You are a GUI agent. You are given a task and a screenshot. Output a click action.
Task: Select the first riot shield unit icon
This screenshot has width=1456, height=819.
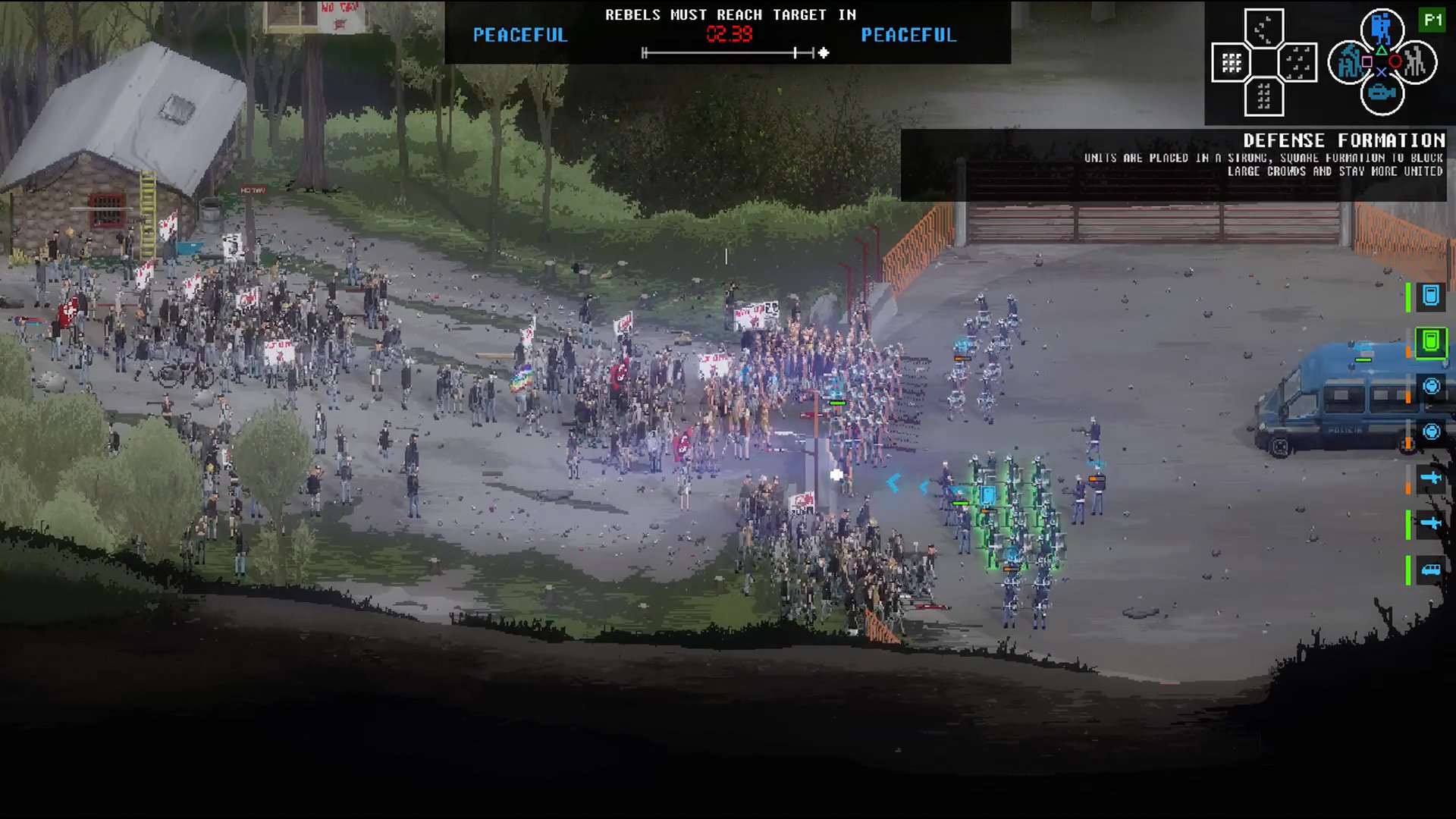(1431, 298)
